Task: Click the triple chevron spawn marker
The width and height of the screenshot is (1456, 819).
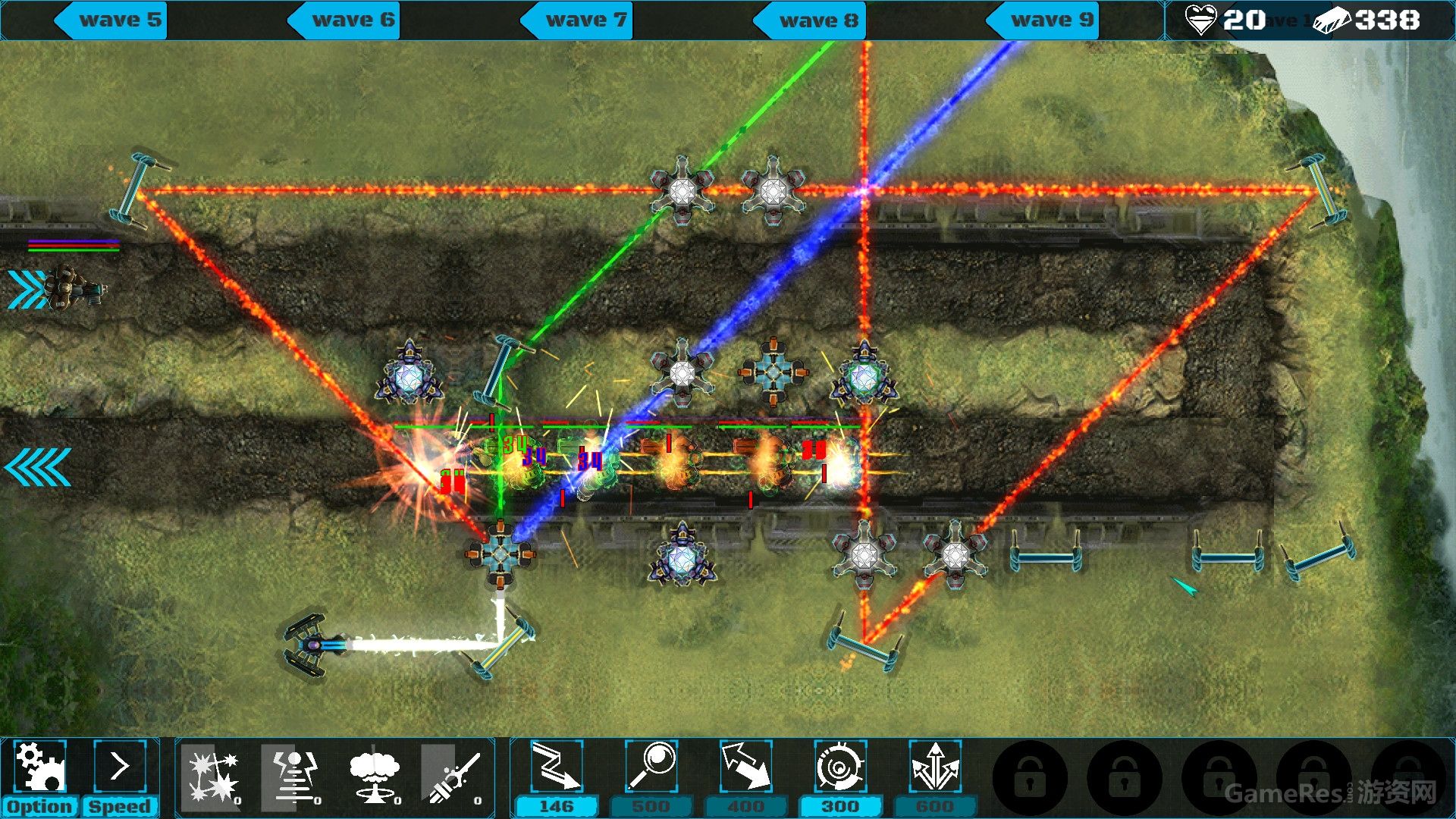Action: click(x=27, y=287)
